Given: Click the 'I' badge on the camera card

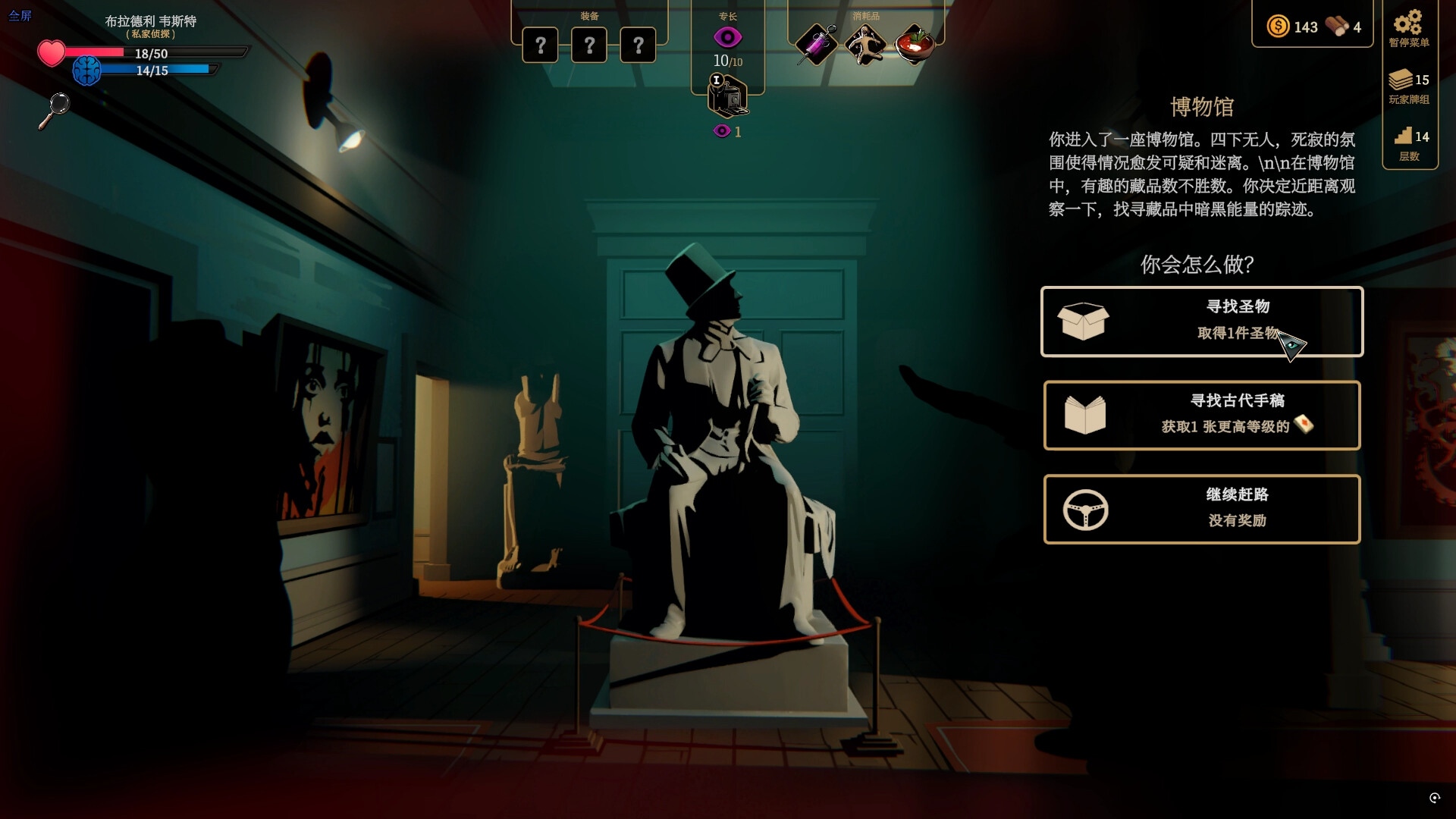Looking at the screenshot, I should [x=717, y=80].
